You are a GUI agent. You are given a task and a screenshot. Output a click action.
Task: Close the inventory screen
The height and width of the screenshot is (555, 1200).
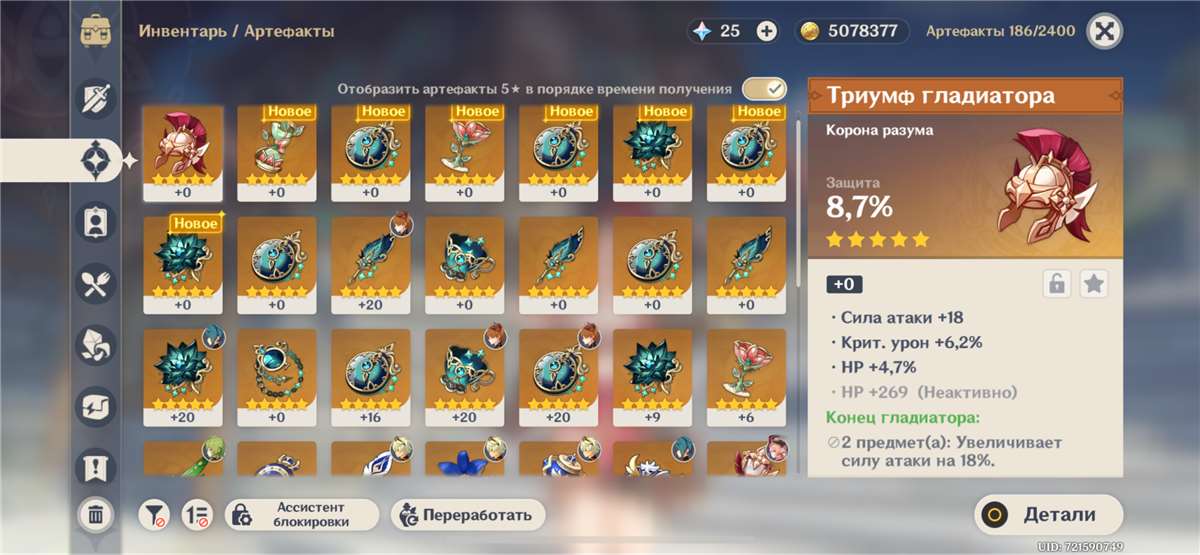pyautogui.click(x=1104, y=31)
